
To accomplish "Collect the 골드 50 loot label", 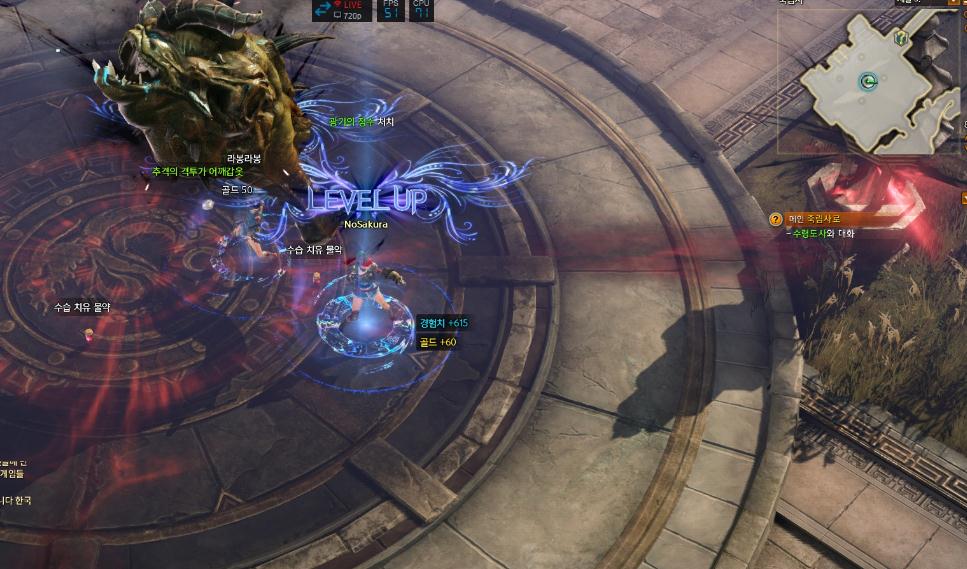I will click(237, 189).
